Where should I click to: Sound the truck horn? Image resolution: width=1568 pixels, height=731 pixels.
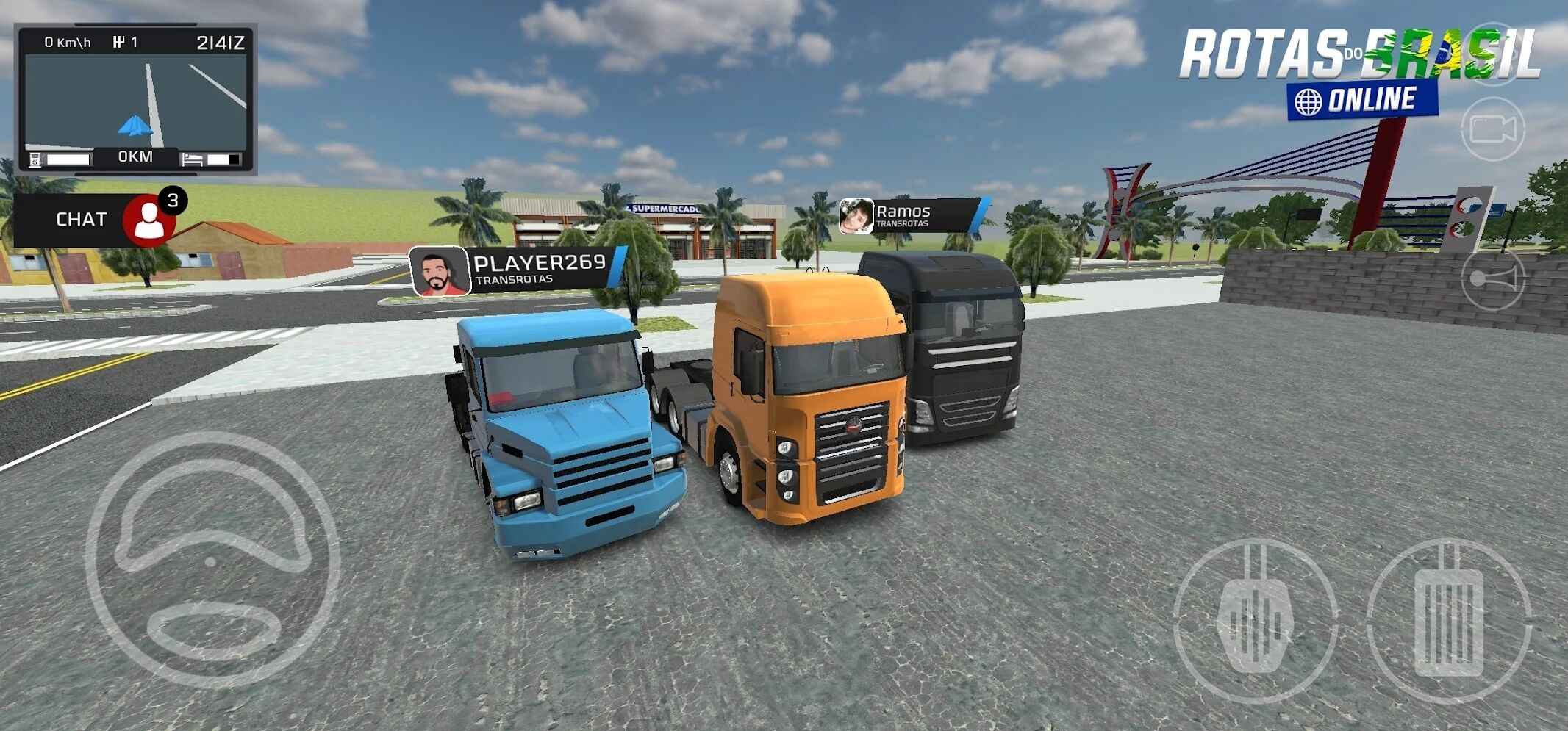(1492, 279)
